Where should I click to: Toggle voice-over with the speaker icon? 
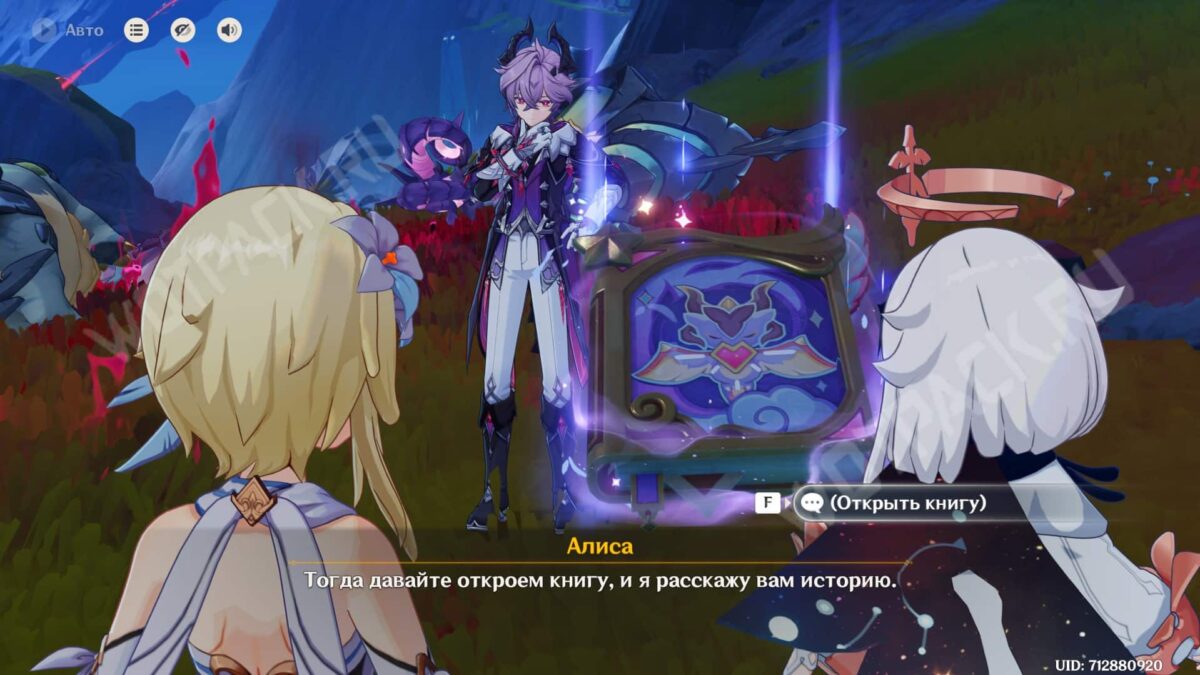[229, 30]
